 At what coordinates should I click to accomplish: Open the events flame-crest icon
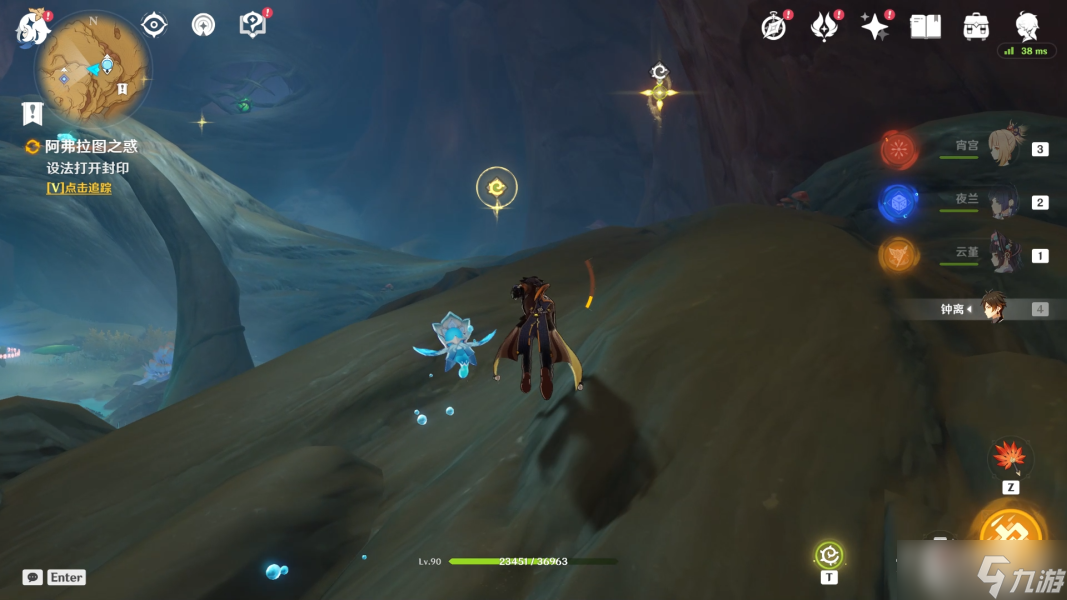pyautogui.click(x=824, y=27)
